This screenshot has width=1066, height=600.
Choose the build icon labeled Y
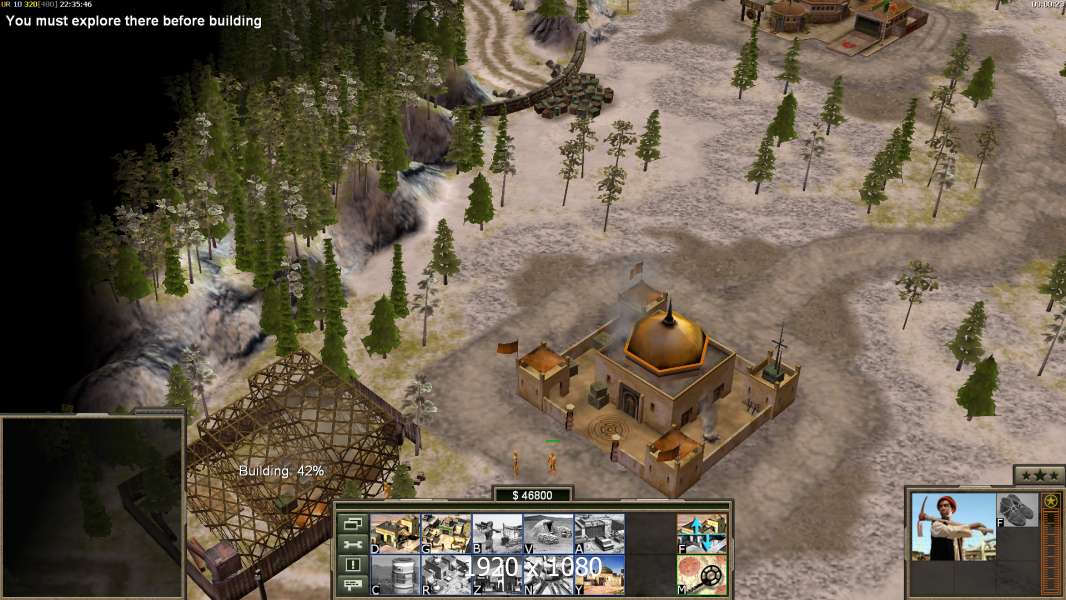click(x=599, y=574)
